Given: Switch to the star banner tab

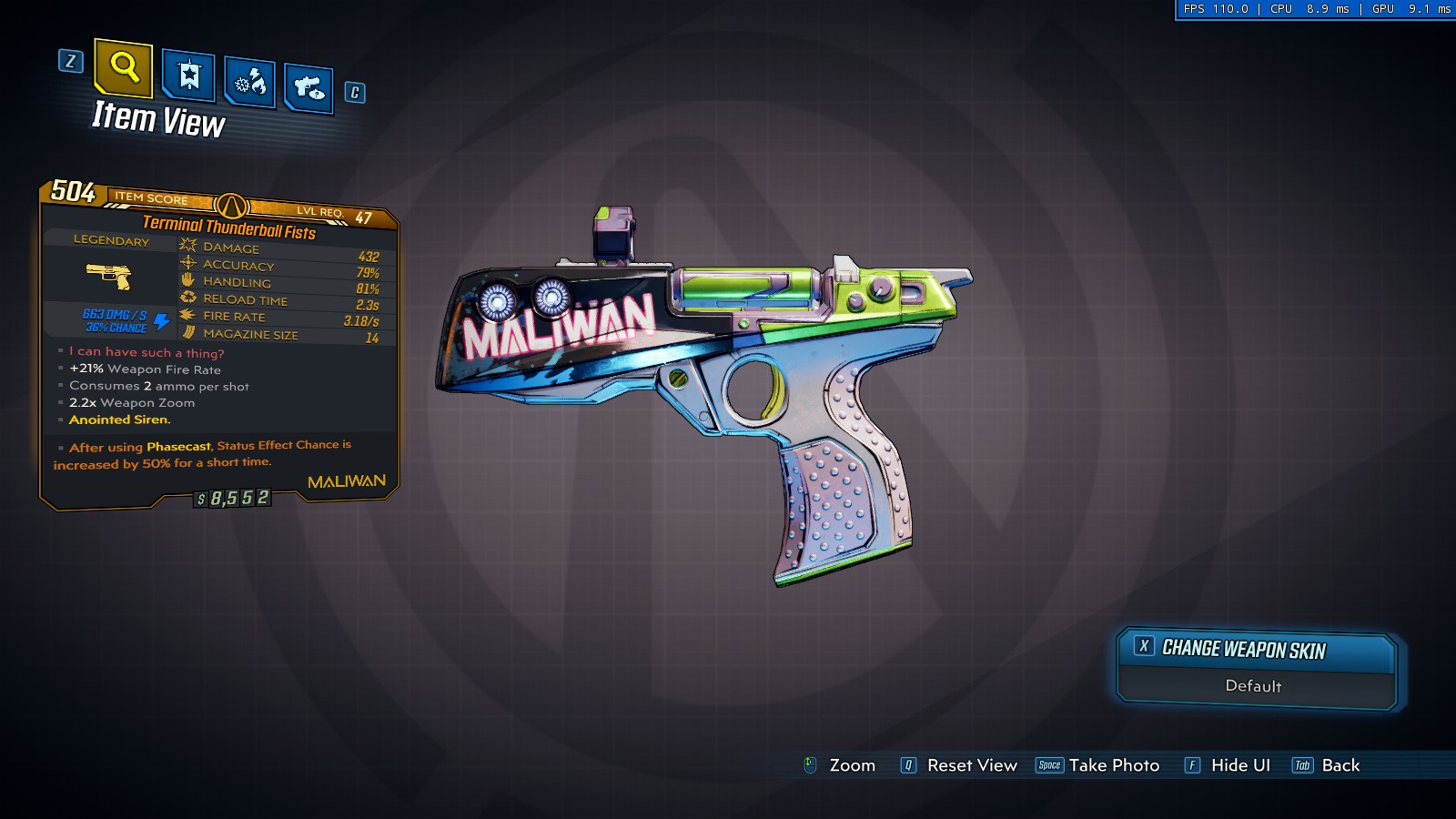Looking at the screenshot, I should pos(188,76).
